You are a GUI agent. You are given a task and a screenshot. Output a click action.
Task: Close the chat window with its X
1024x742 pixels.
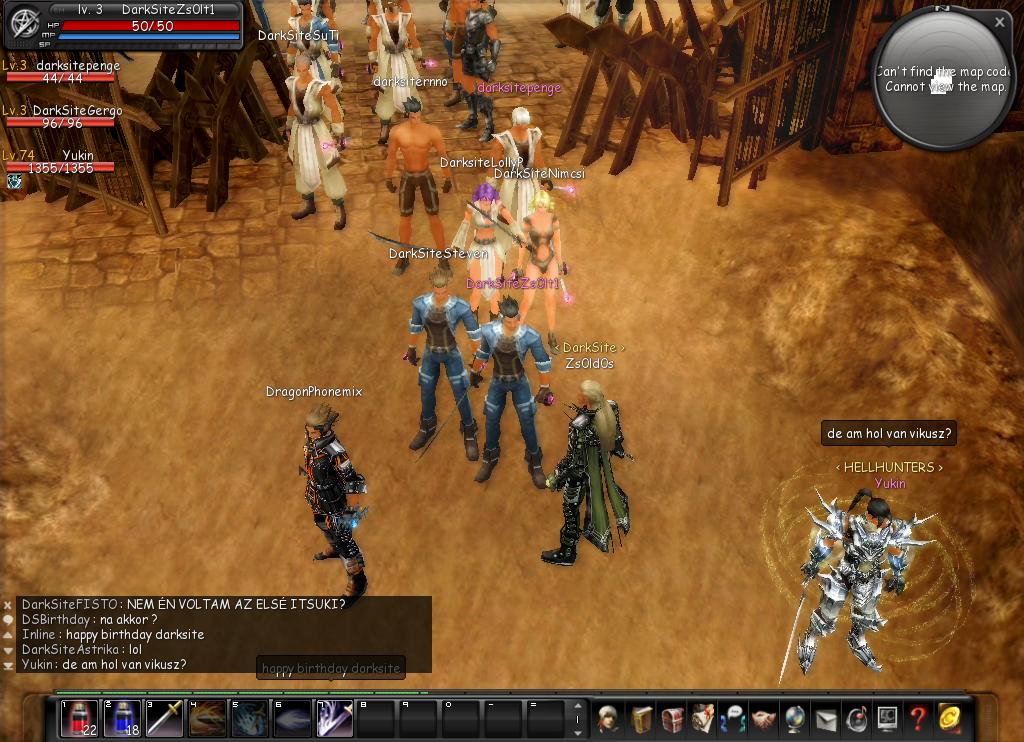click(8, 605)
